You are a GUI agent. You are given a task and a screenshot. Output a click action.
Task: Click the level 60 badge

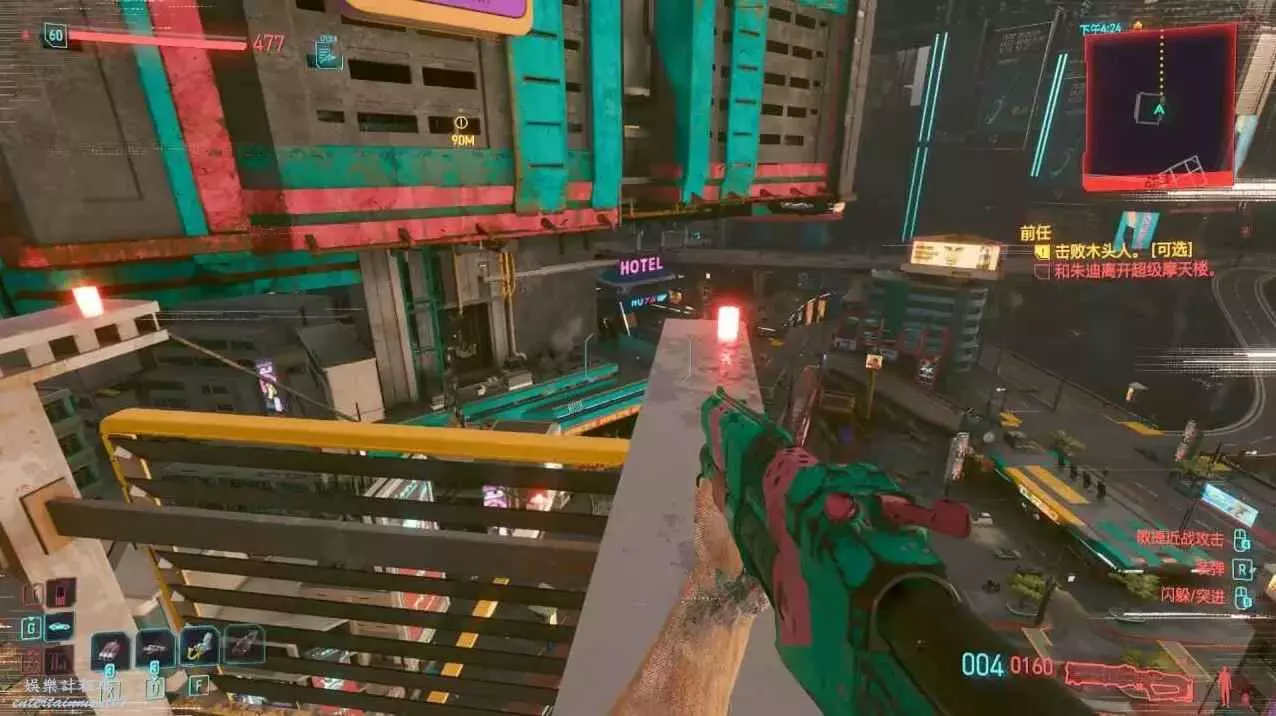(x=55, y=37)
